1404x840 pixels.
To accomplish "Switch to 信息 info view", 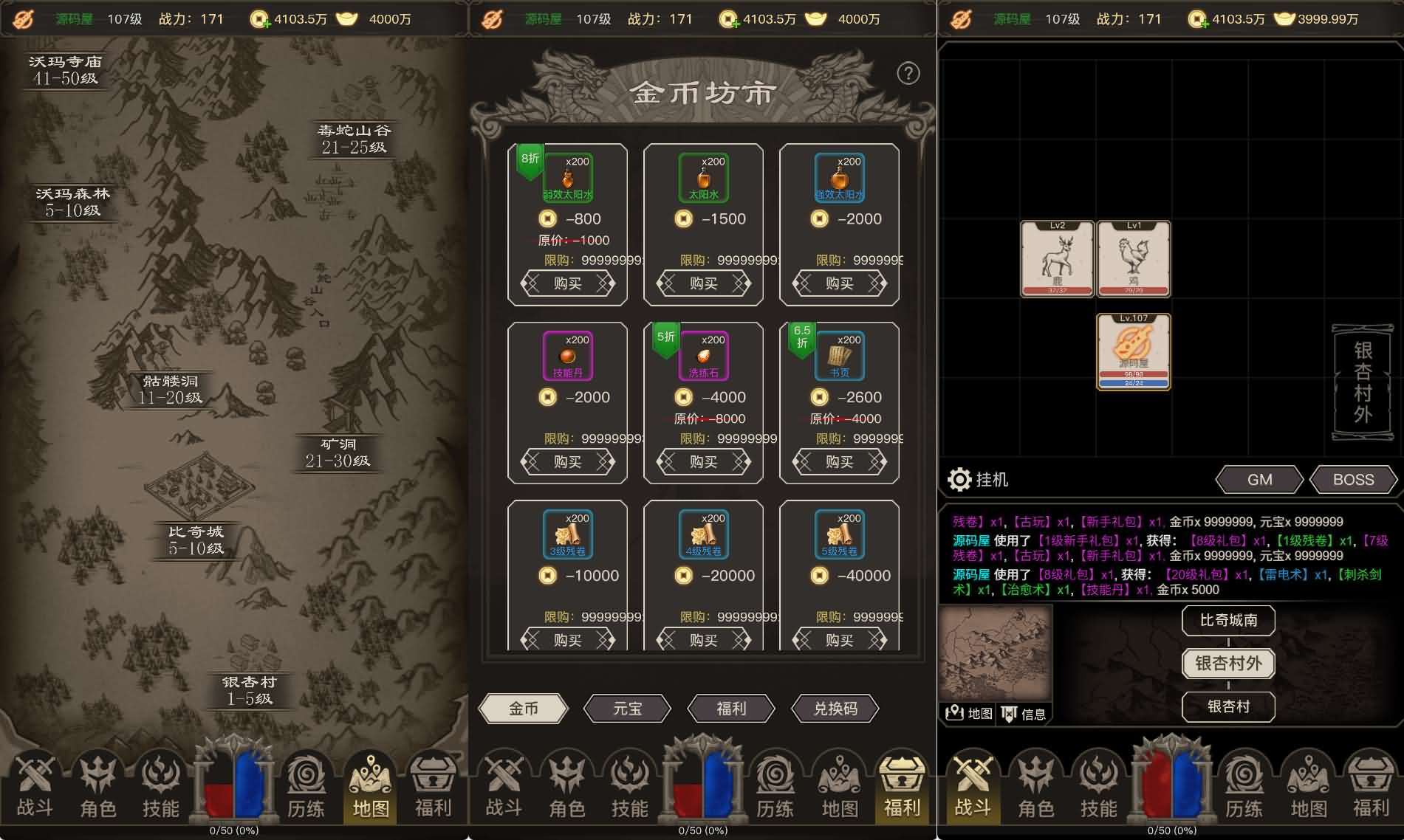I will pos(1024,714).
